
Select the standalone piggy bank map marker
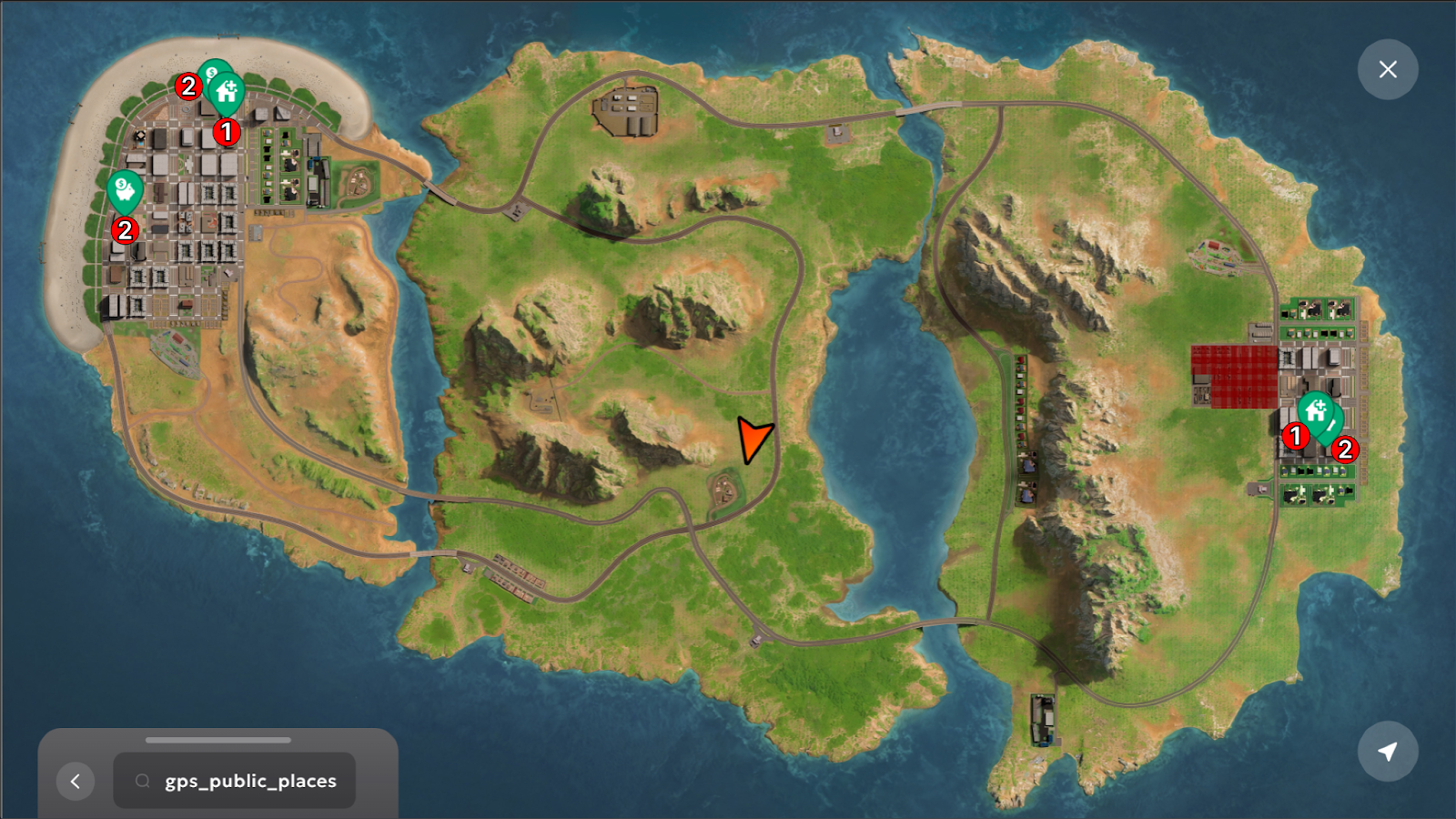point(125,191)
